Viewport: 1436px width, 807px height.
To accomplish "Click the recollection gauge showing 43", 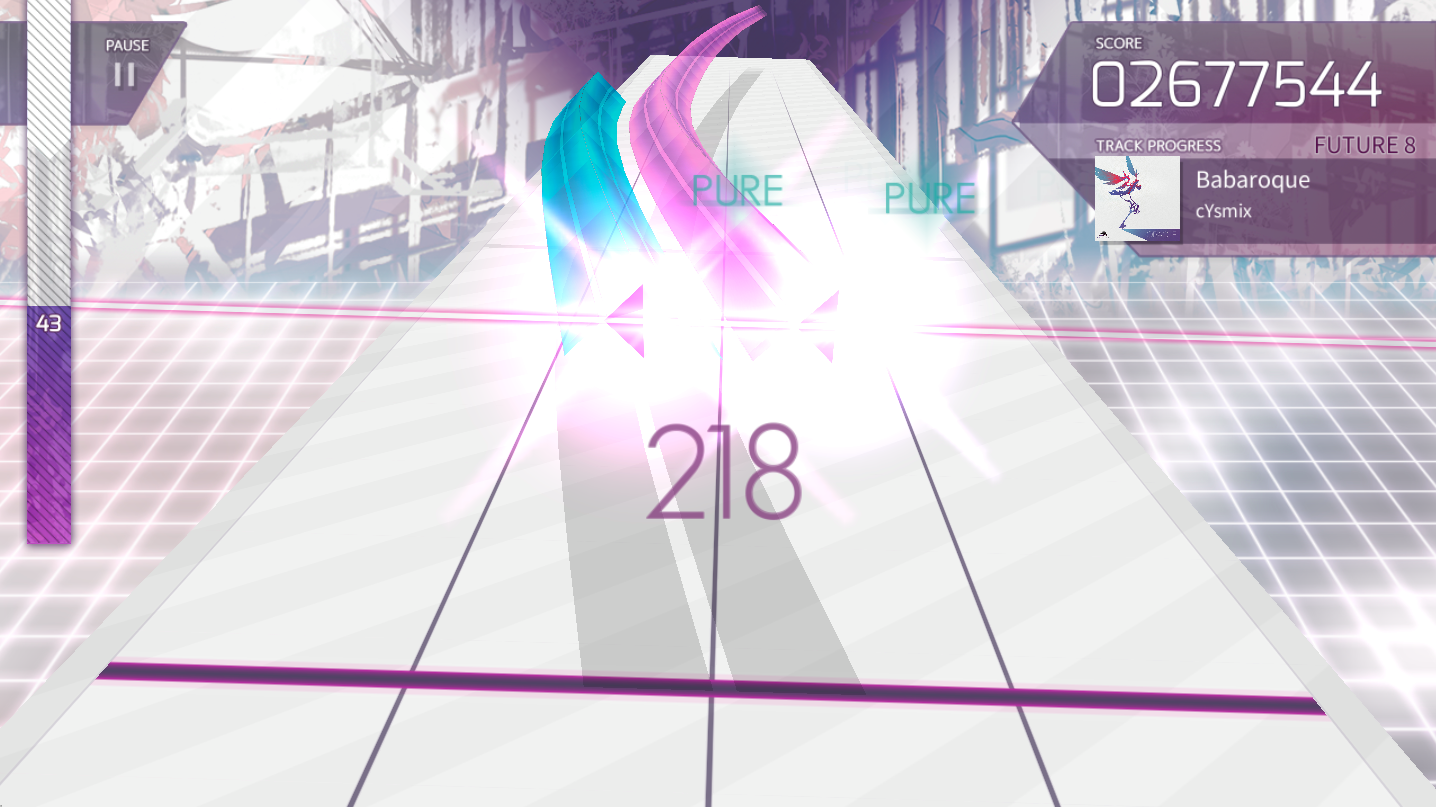I will (x=48, y=324).
